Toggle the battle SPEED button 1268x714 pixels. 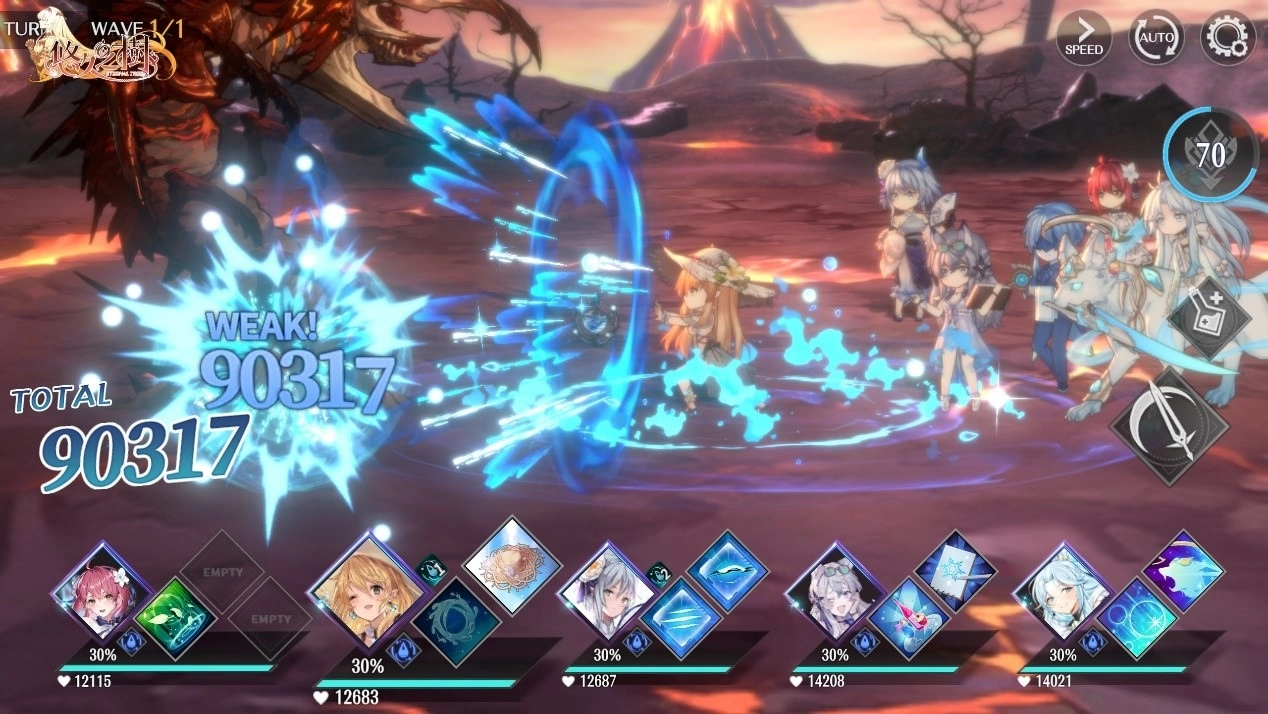click(1083, 38)
